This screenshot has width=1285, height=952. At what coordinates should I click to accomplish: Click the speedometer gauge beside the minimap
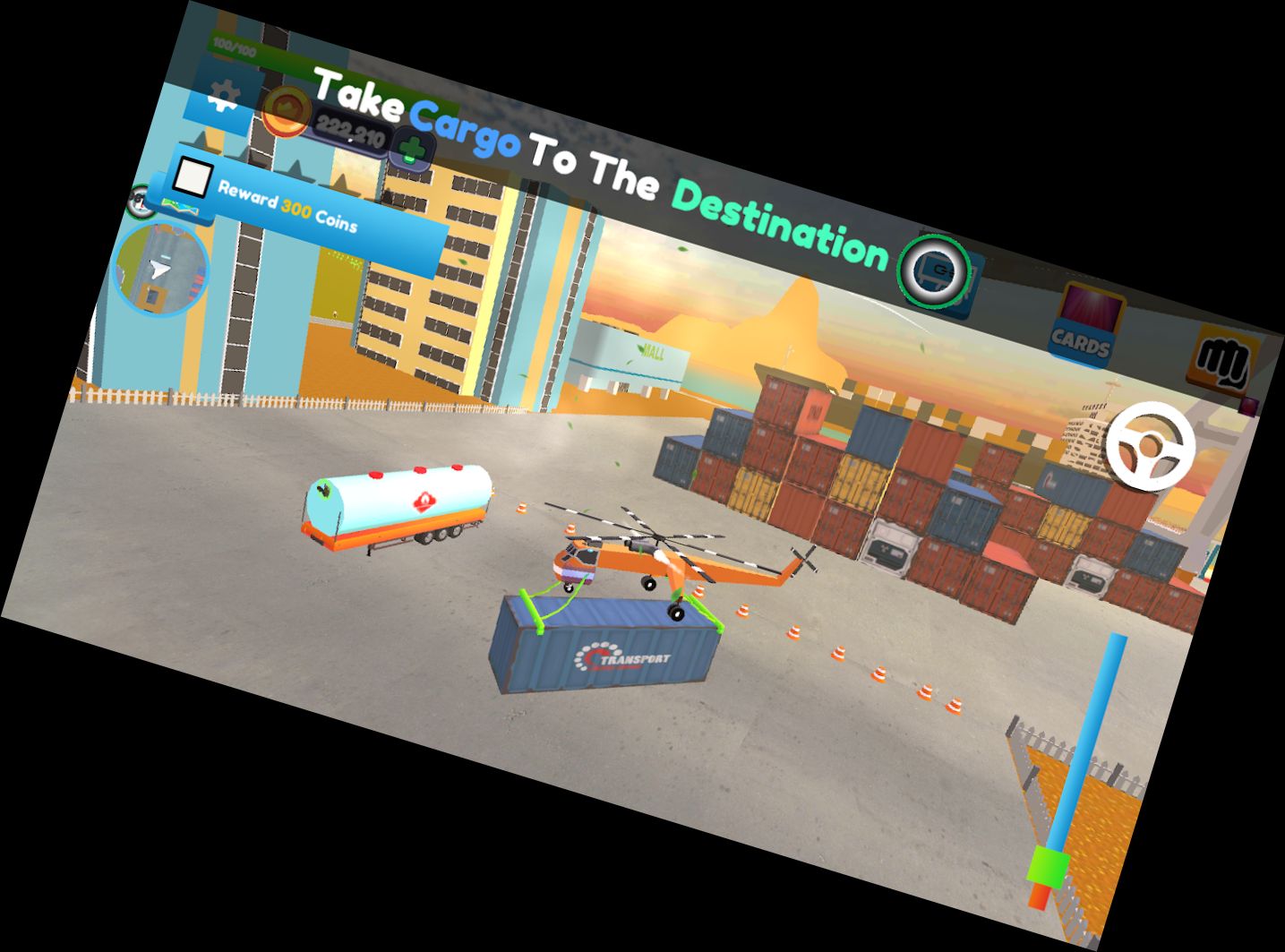pos(139,202)
